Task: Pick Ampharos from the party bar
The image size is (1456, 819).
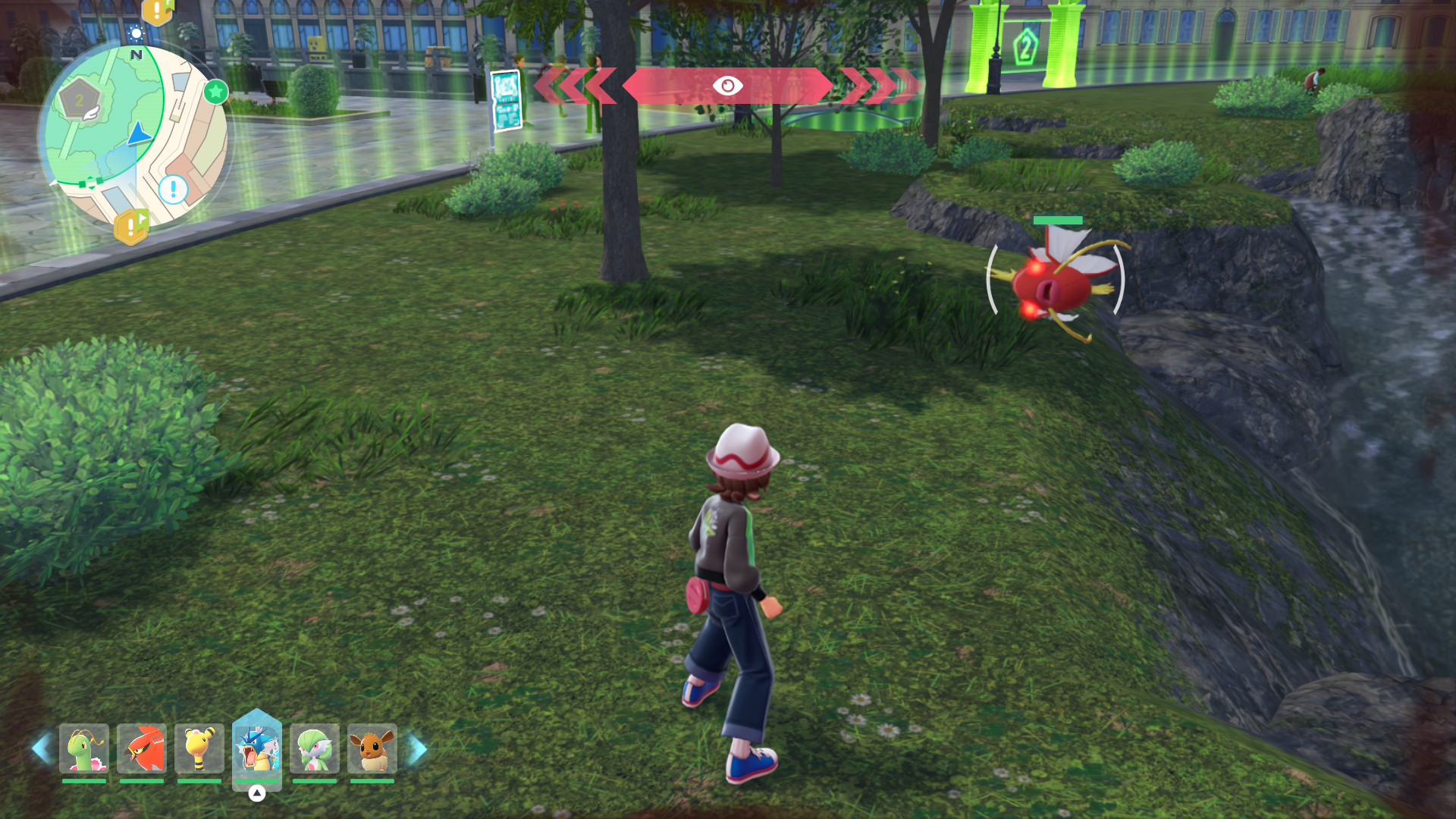Action: click(x=199, y=748)
